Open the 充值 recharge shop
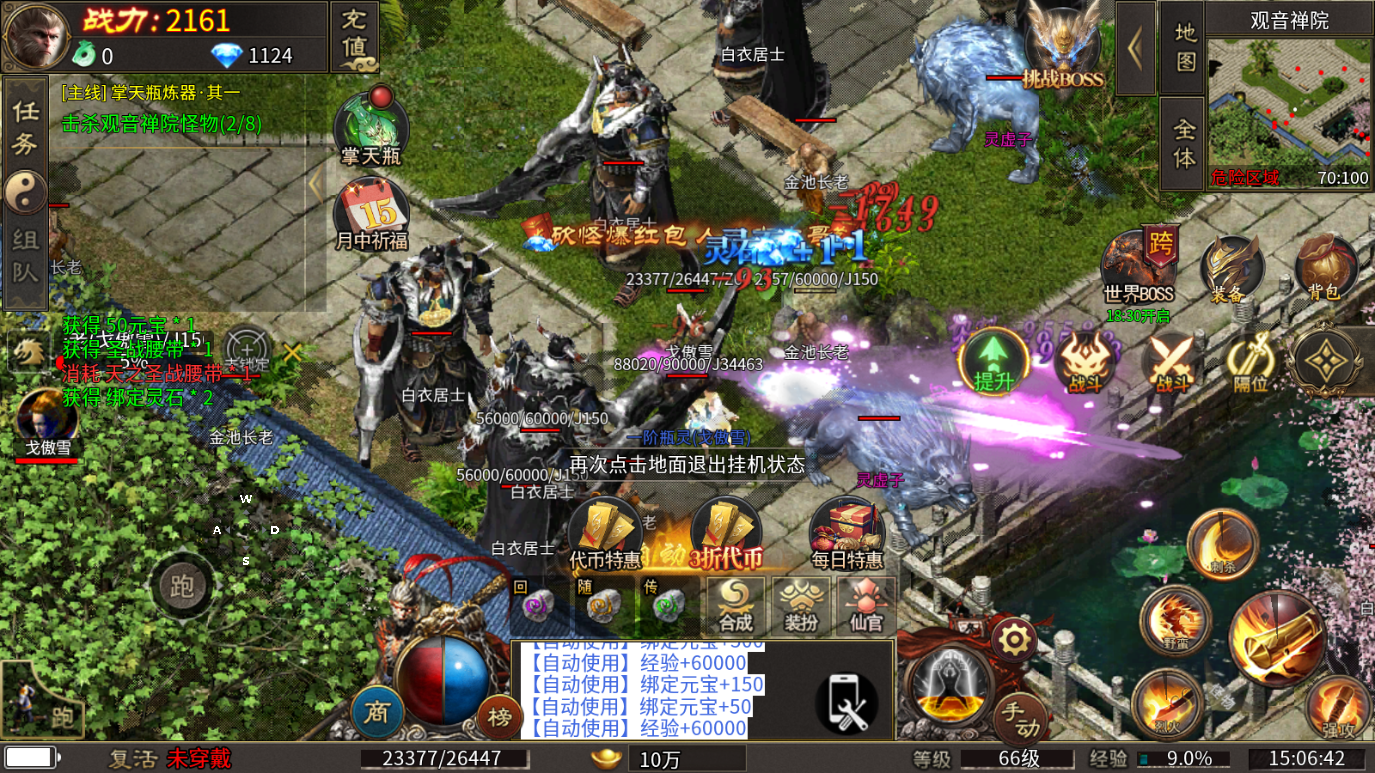1375x773 pixels. click(354, 36)
